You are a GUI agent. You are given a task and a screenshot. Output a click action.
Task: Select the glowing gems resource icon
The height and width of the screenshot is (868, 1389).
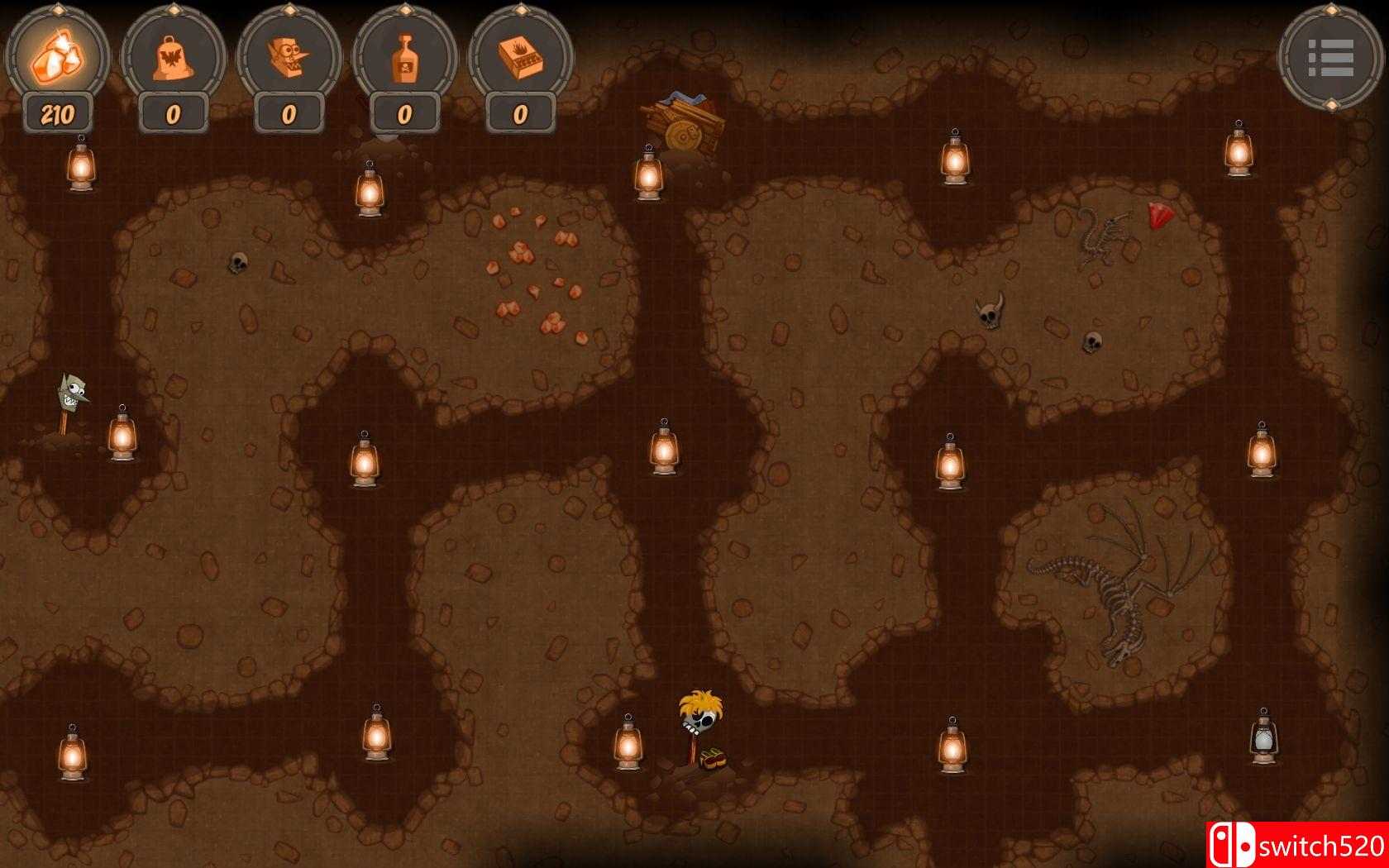pos(56,56)
